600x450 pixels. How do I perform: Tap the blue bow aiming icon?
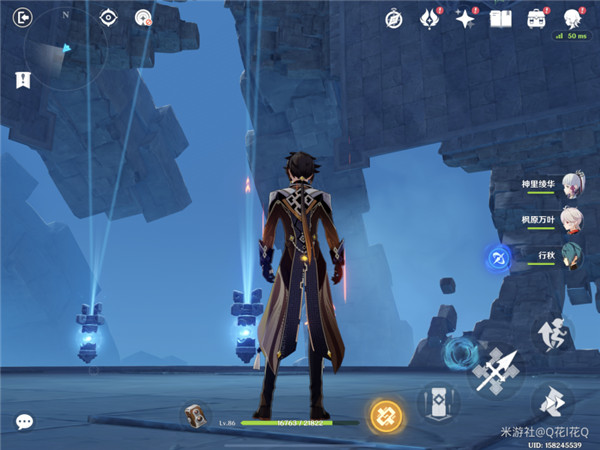click(497, 258)
